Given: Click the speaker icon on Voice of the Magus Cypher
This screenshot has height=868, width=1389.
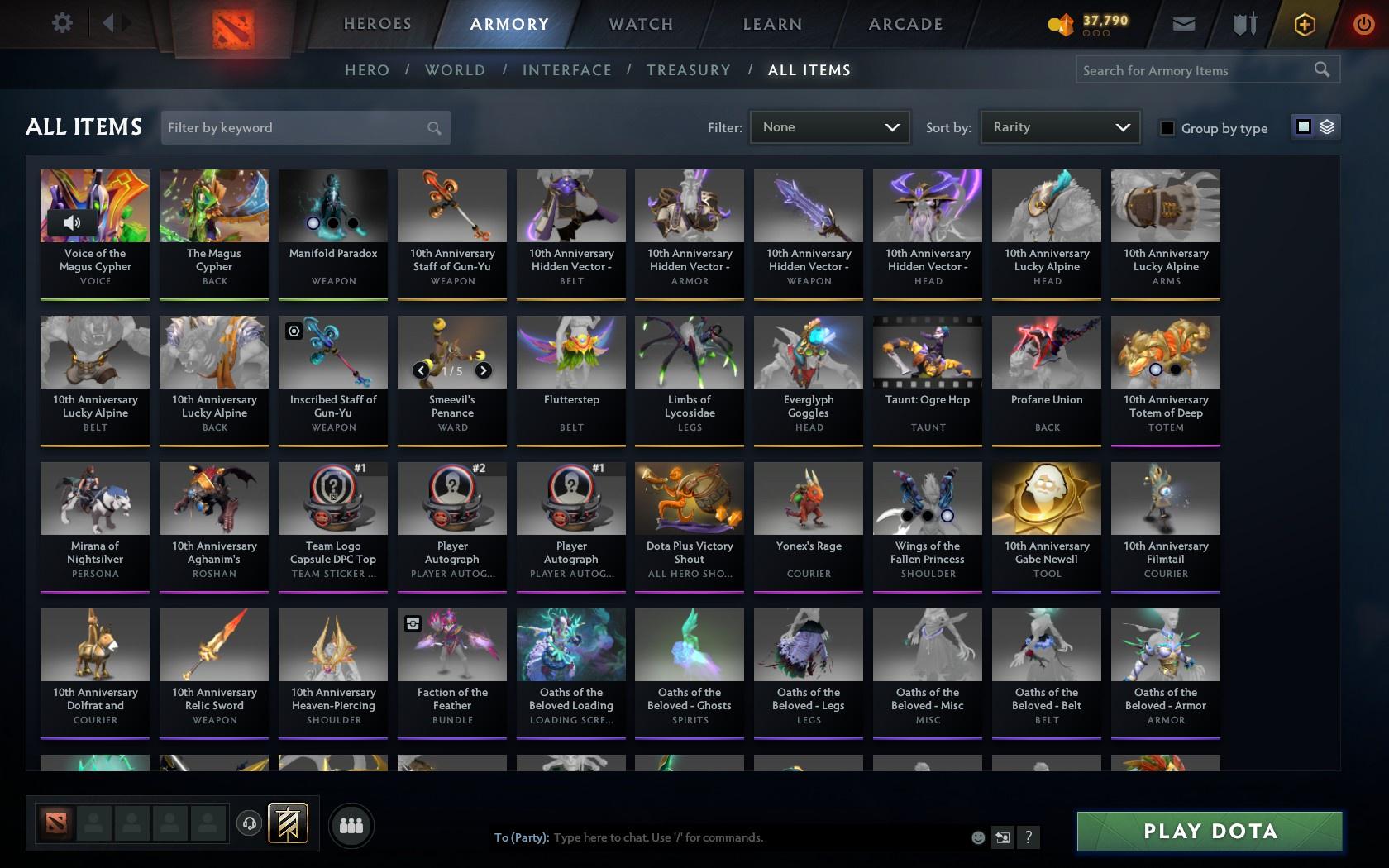Looking at the screenshot, I should coord(71,222).
